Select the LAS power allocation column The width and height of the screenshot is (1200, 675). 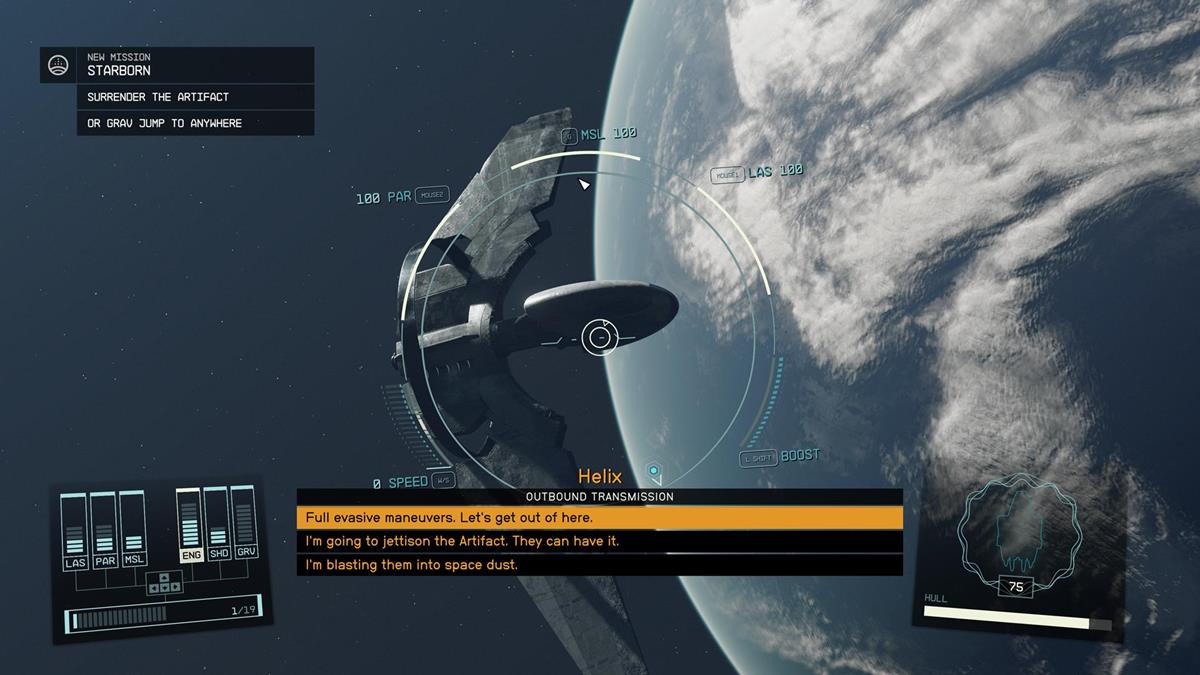coord(75,531)
